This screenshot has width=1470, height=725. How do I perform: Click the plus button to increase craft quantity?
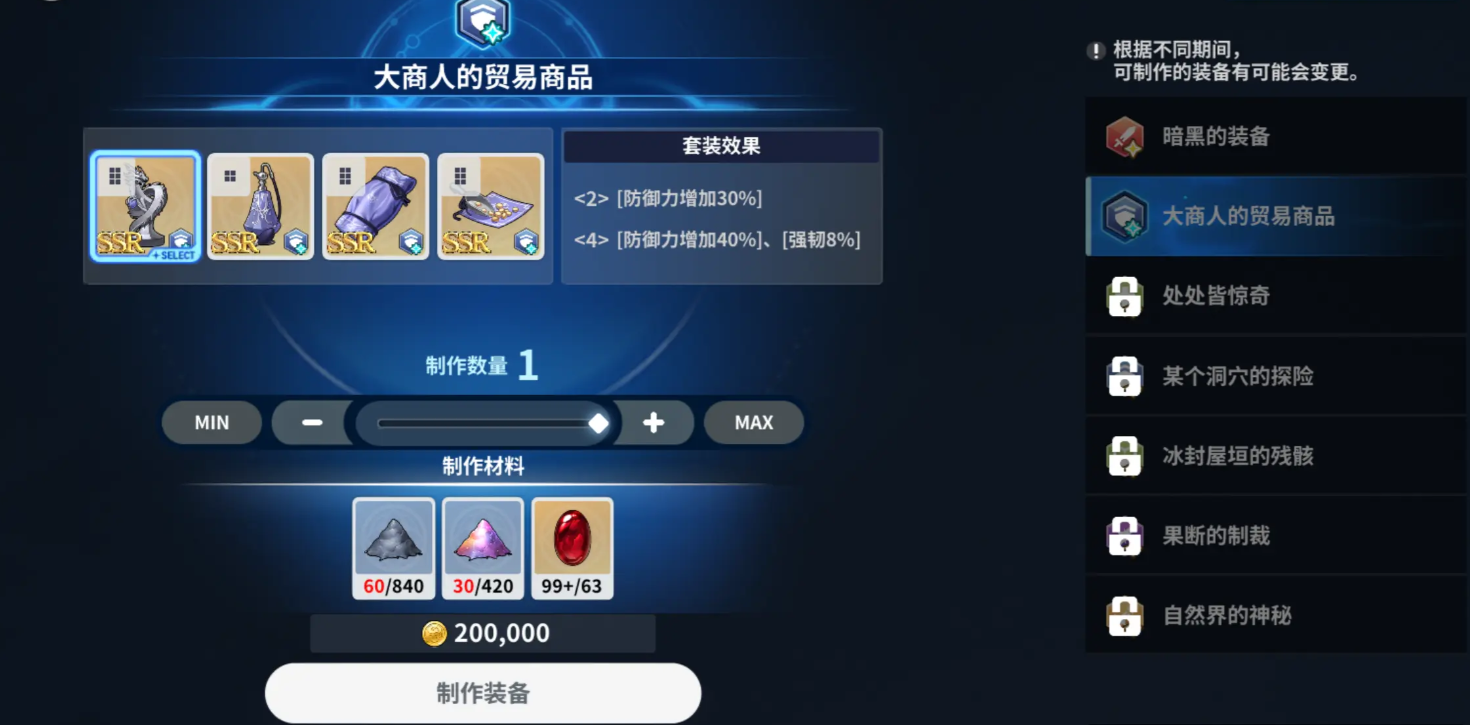click(653, 422)
